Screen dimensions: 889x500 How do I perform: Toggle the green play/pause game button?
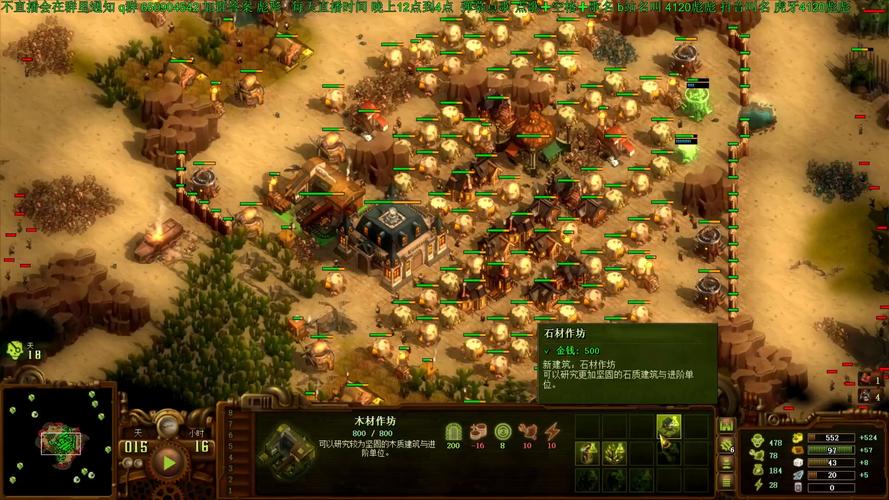point(168,461)
